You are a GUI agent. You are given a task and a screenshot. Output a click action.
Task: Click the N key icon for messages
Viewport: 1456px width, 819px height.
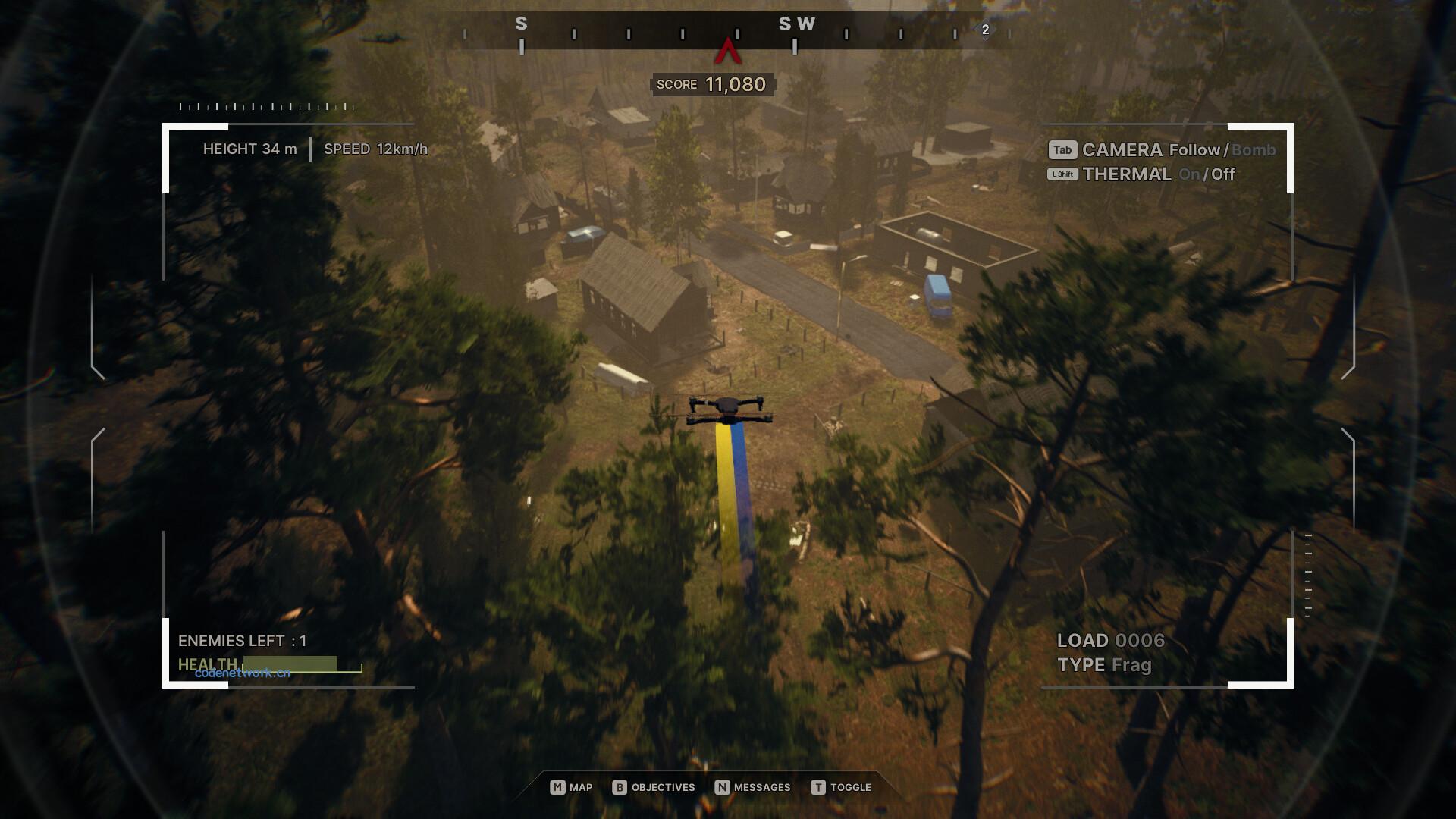(723, 787)
